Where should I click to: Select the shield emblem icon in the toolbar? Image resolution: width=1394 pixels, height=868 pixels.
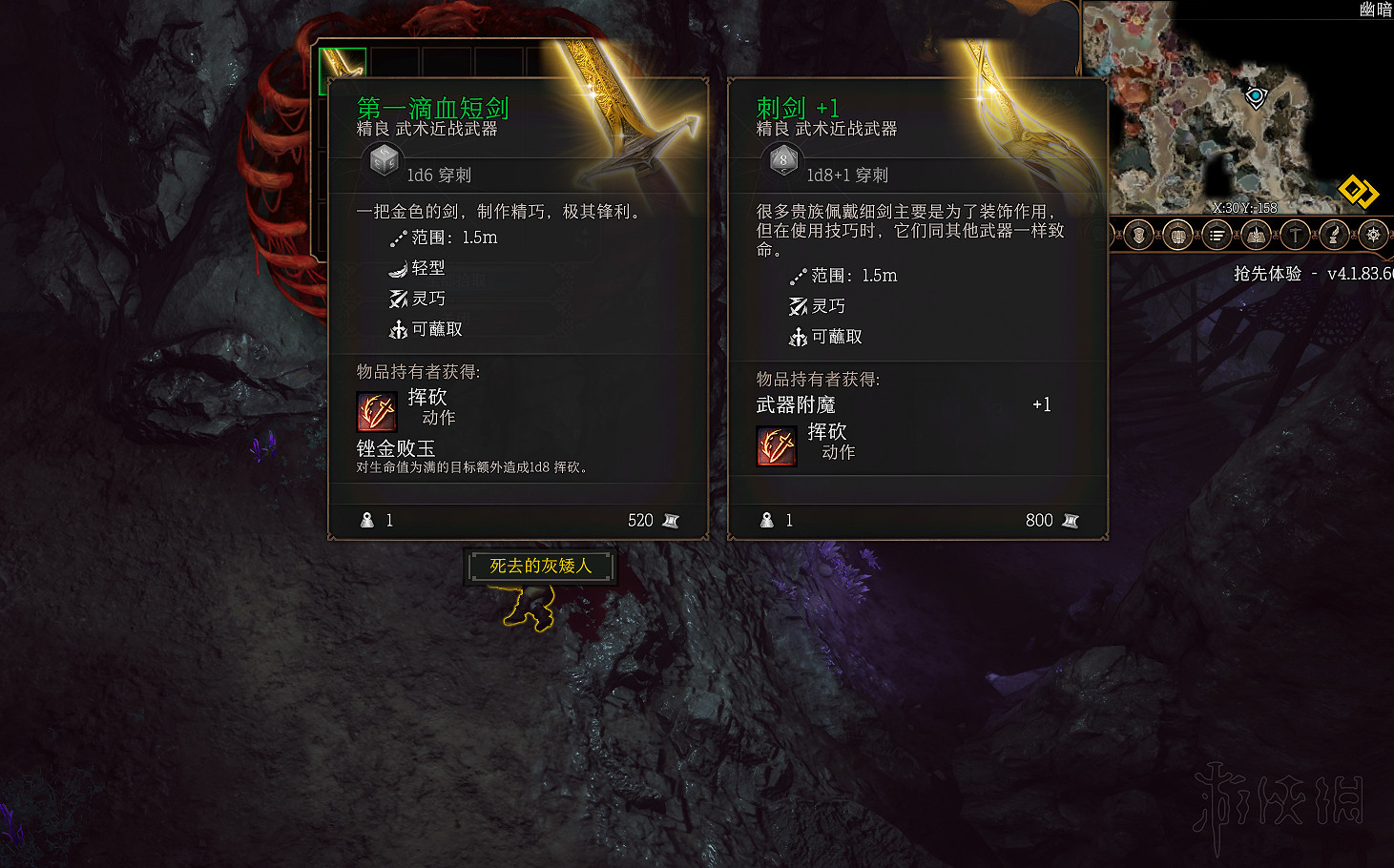[1138, 235]
